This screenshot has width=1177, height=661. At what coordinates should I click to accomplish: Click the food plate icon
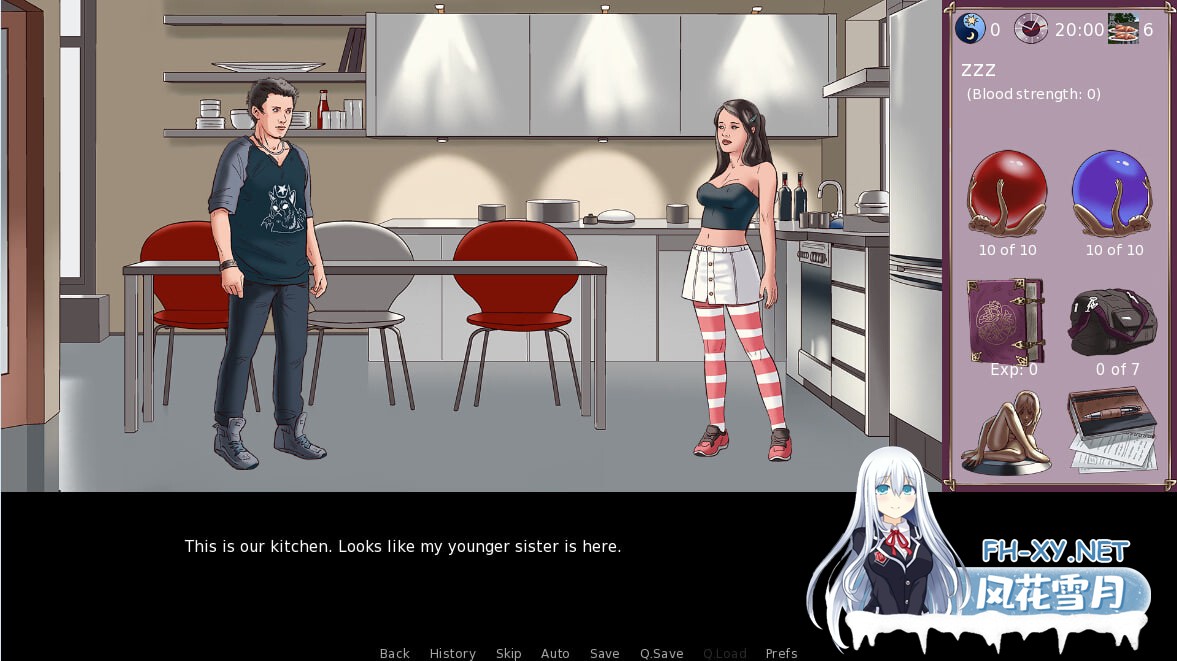coord(1122,29)
